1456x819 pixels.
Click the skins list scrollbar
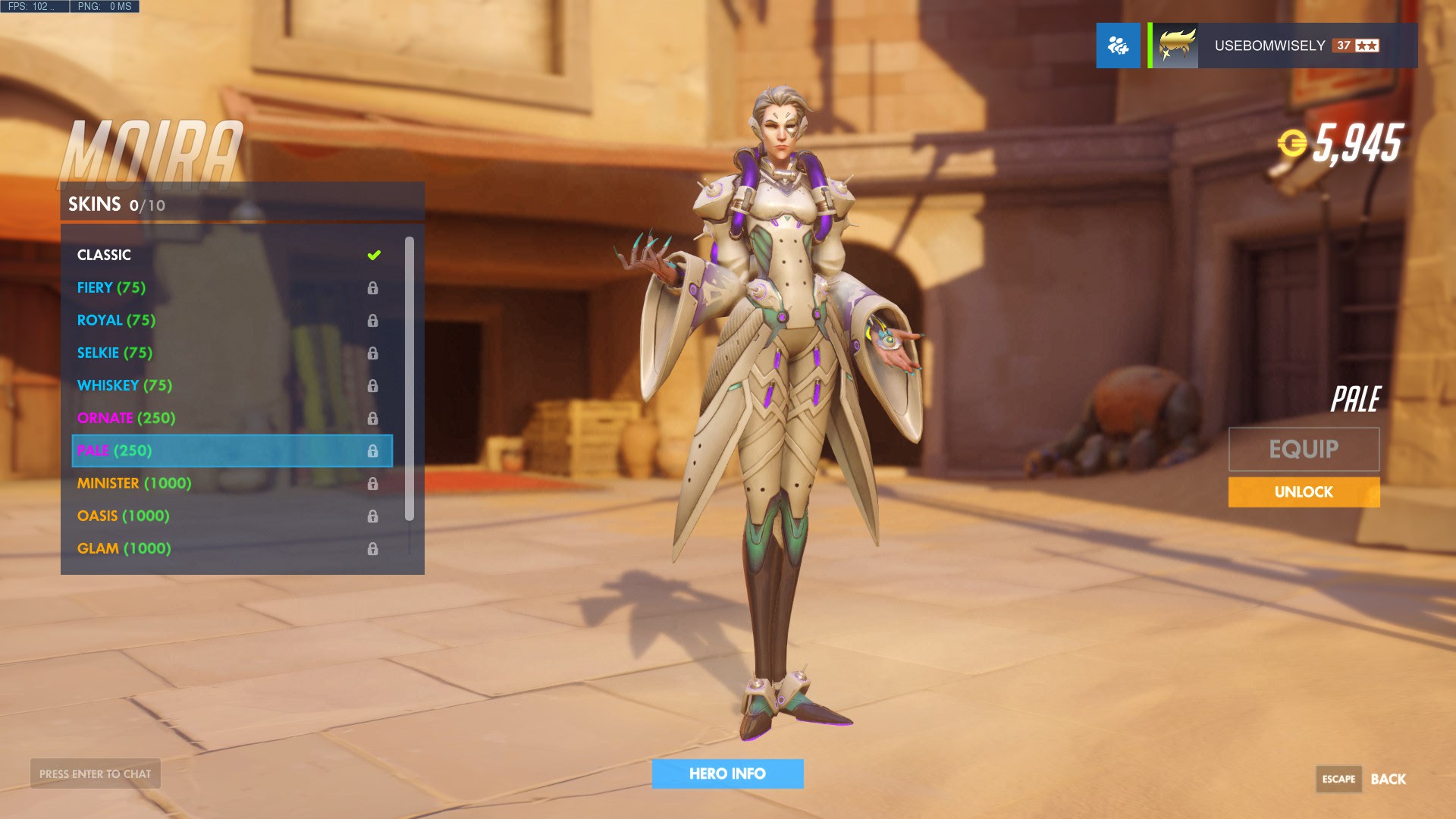(409, 379)
